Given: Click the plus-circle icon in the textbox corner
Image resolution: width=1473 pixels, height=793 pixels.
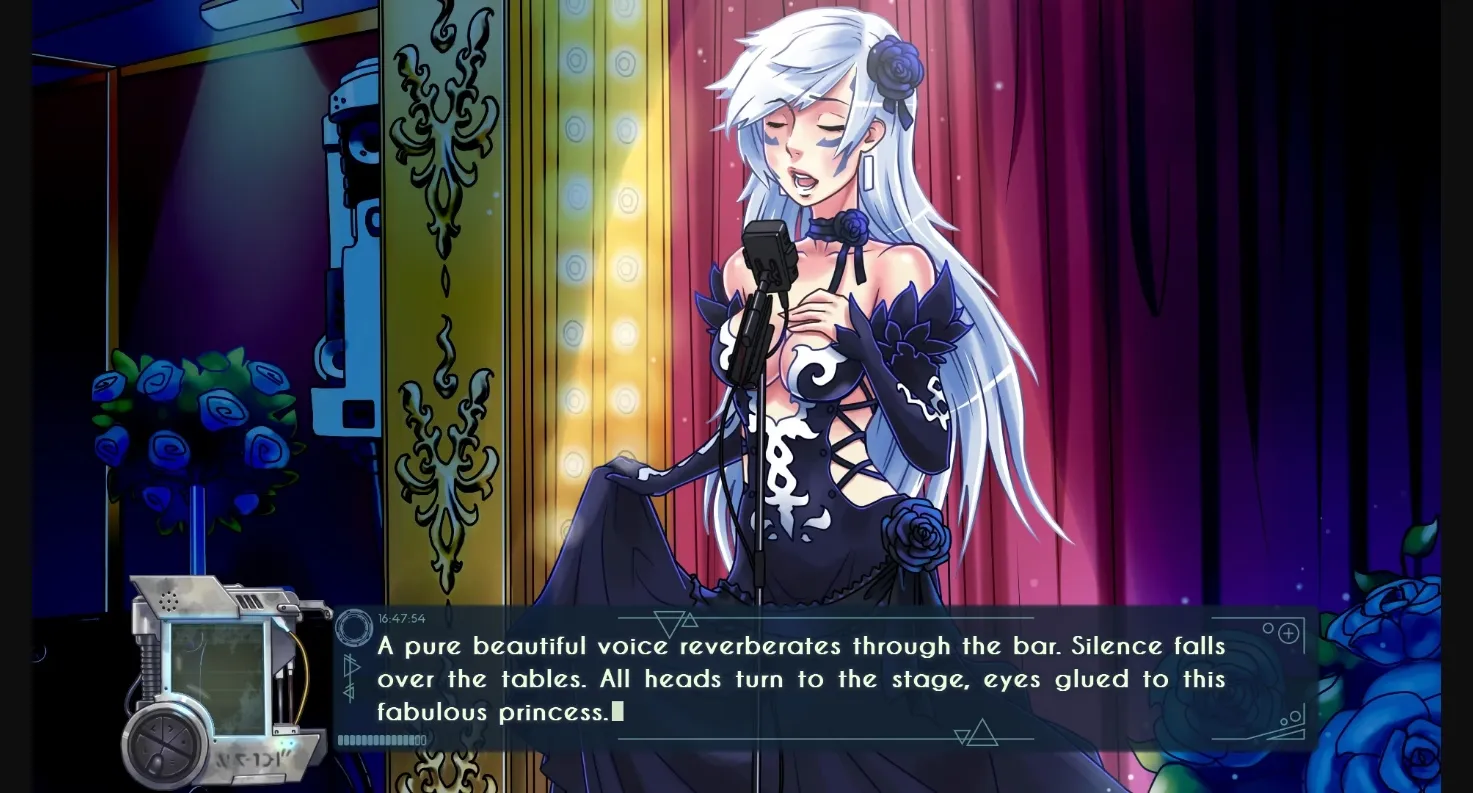Looking at the screenshot, I should [x=1288, y=632].
